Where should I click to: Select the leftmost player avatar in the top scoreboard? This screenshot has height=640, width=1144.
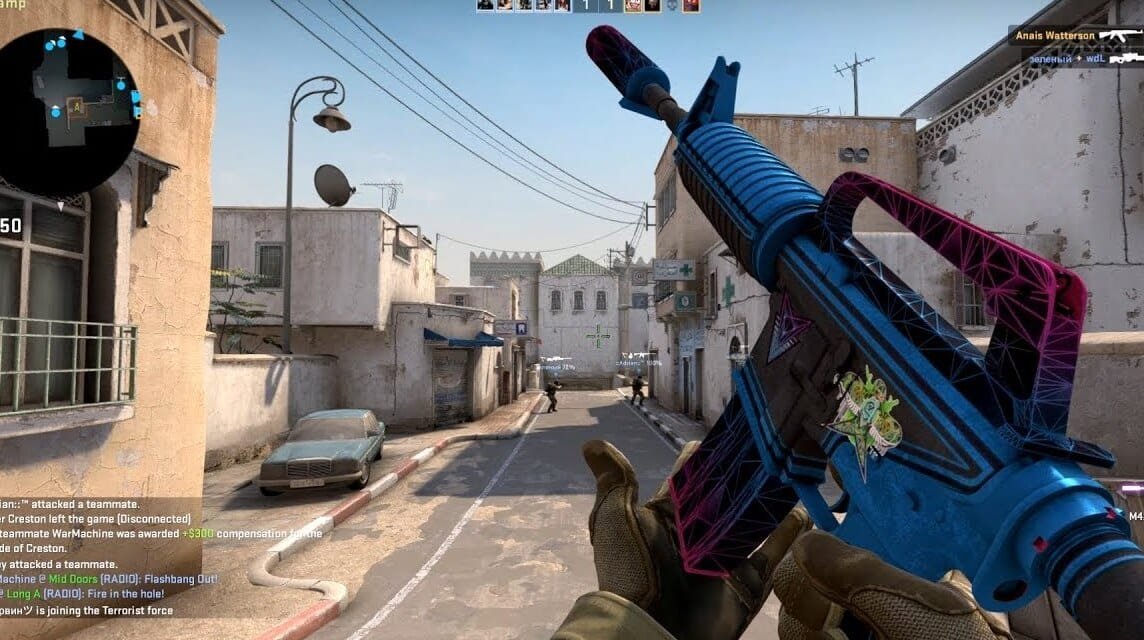484,6
